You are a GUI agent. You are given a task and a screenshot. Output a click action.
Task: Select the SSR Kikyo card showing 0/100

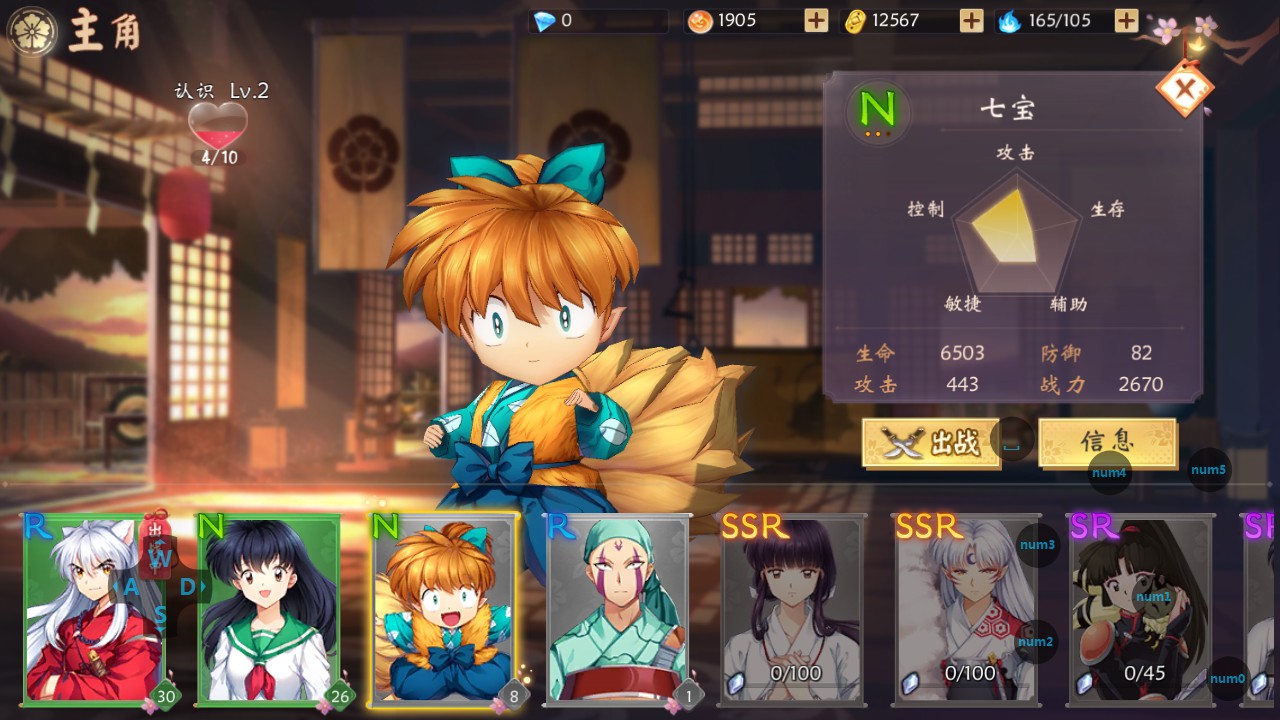(x=792, y=609)
